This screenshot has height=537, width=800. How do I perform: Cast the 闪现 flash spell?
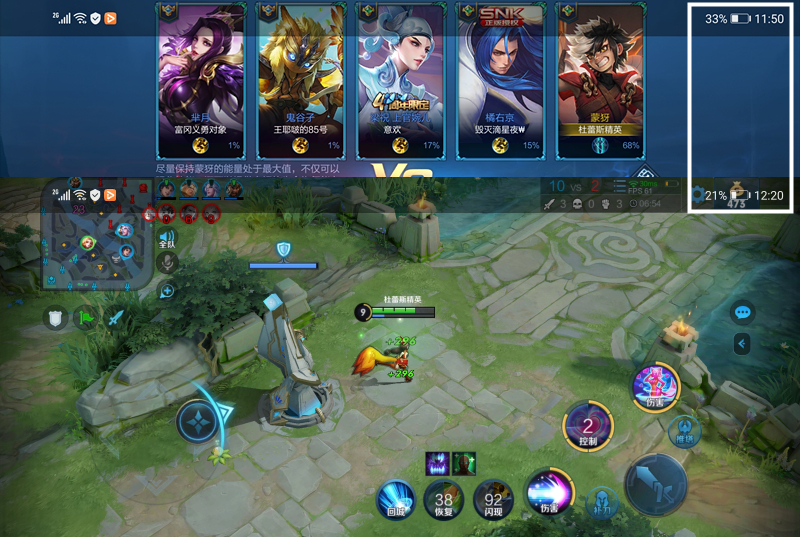[x=493, y=497]
